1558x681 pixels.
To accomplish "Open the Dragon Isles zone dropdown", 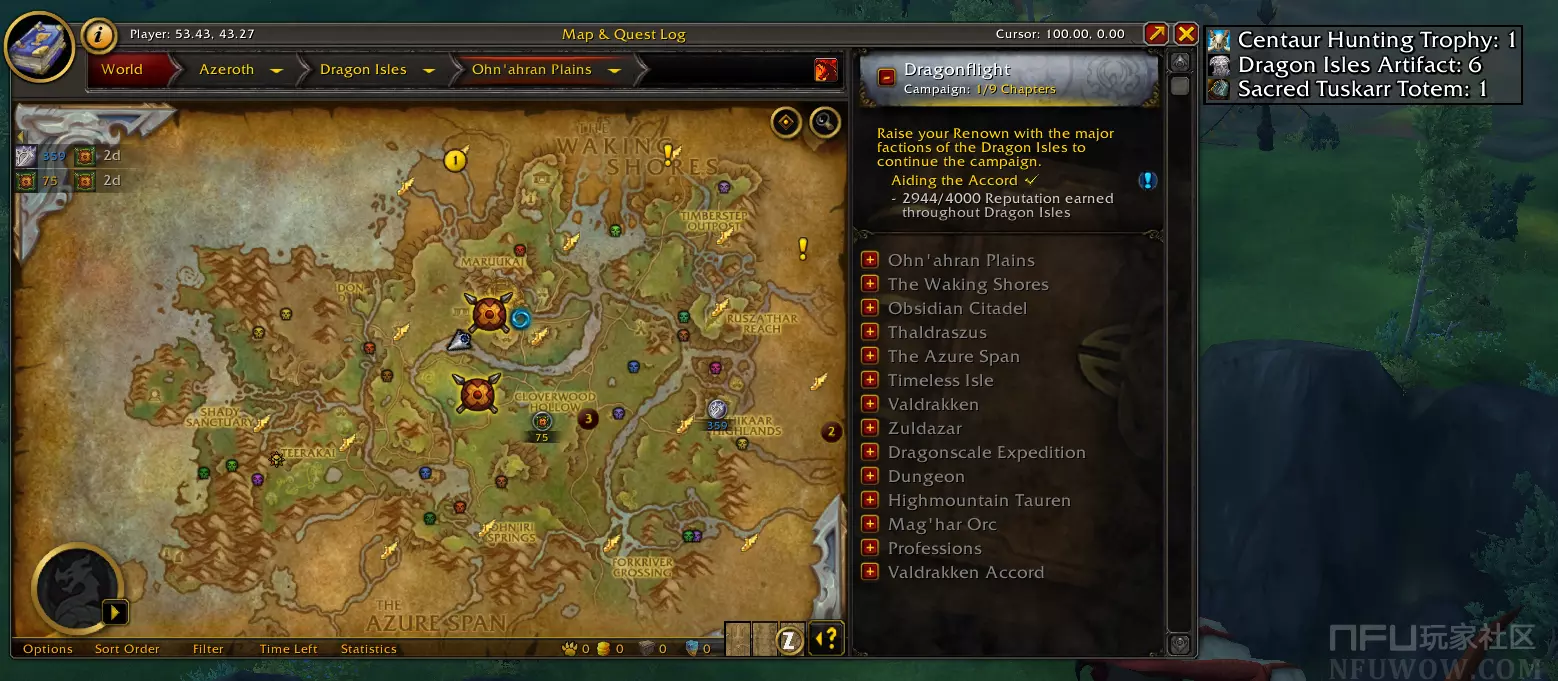I will tap(429, 70).
